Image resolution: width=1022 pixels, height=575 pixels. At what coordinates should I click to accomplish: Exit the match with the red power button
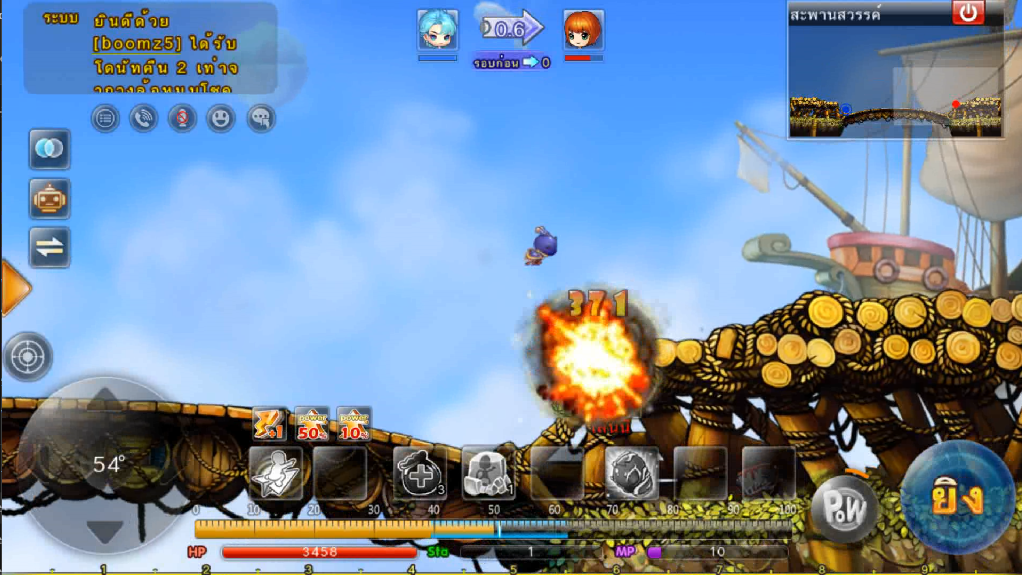967,13
